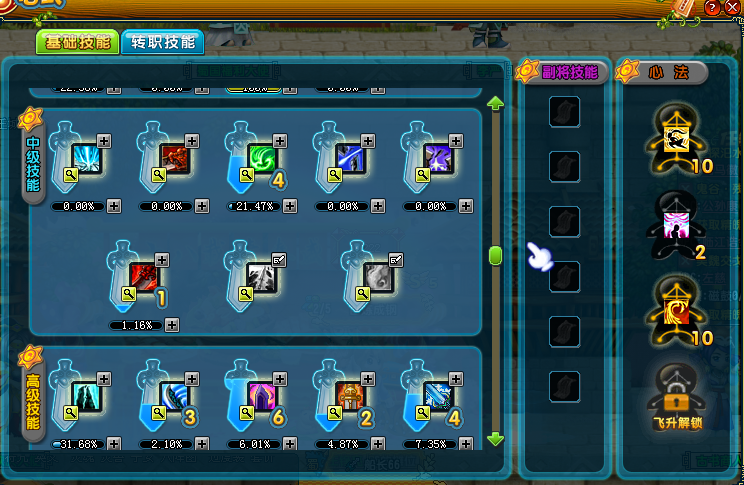Click the plus button beside 21.47% progress
Viewport: 744px width, 485px height.
click(289, 206)
